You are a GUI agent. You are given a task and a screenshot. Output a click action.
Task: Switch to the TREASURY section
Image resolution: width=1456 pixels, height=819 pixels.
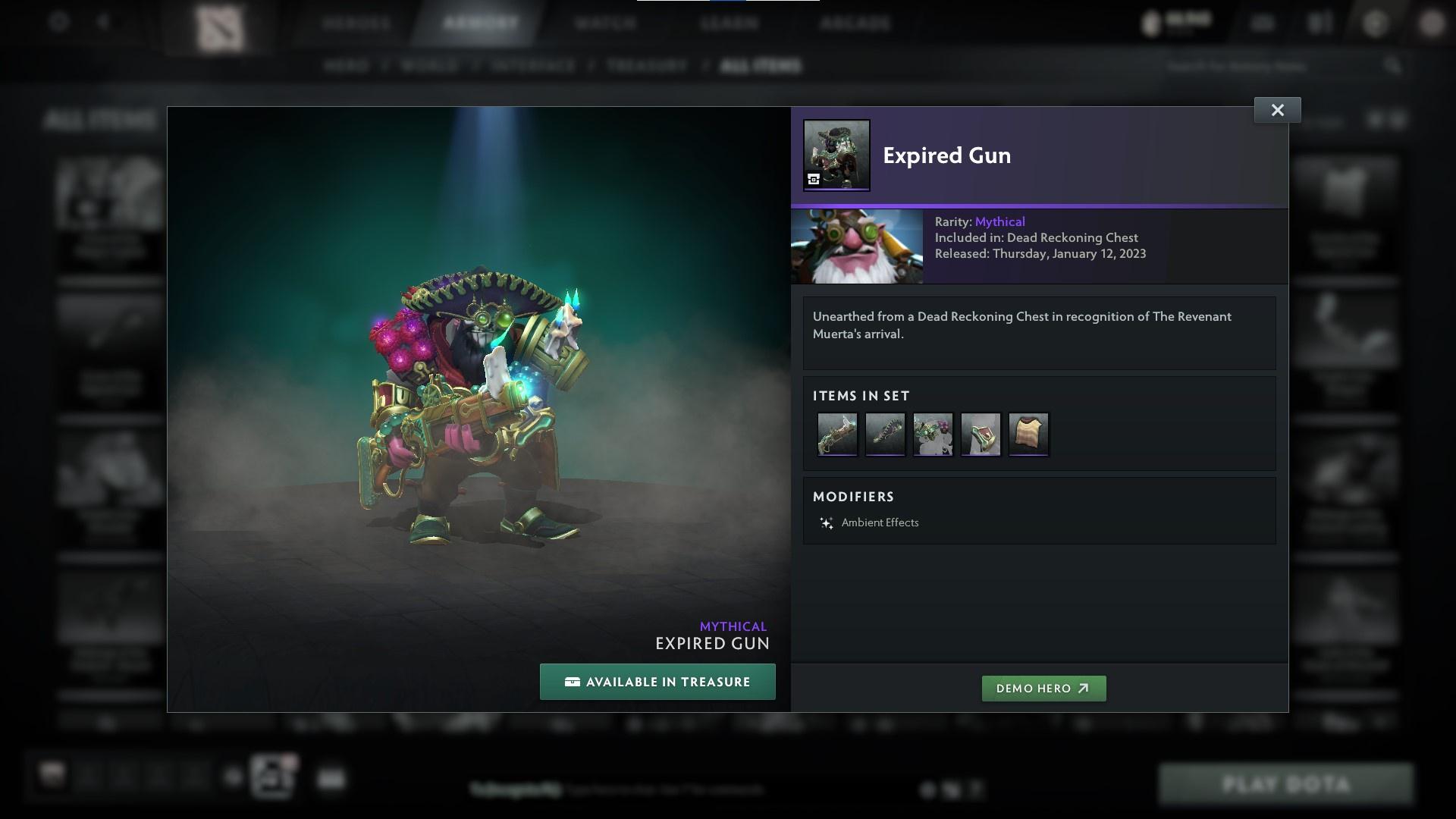645,66
